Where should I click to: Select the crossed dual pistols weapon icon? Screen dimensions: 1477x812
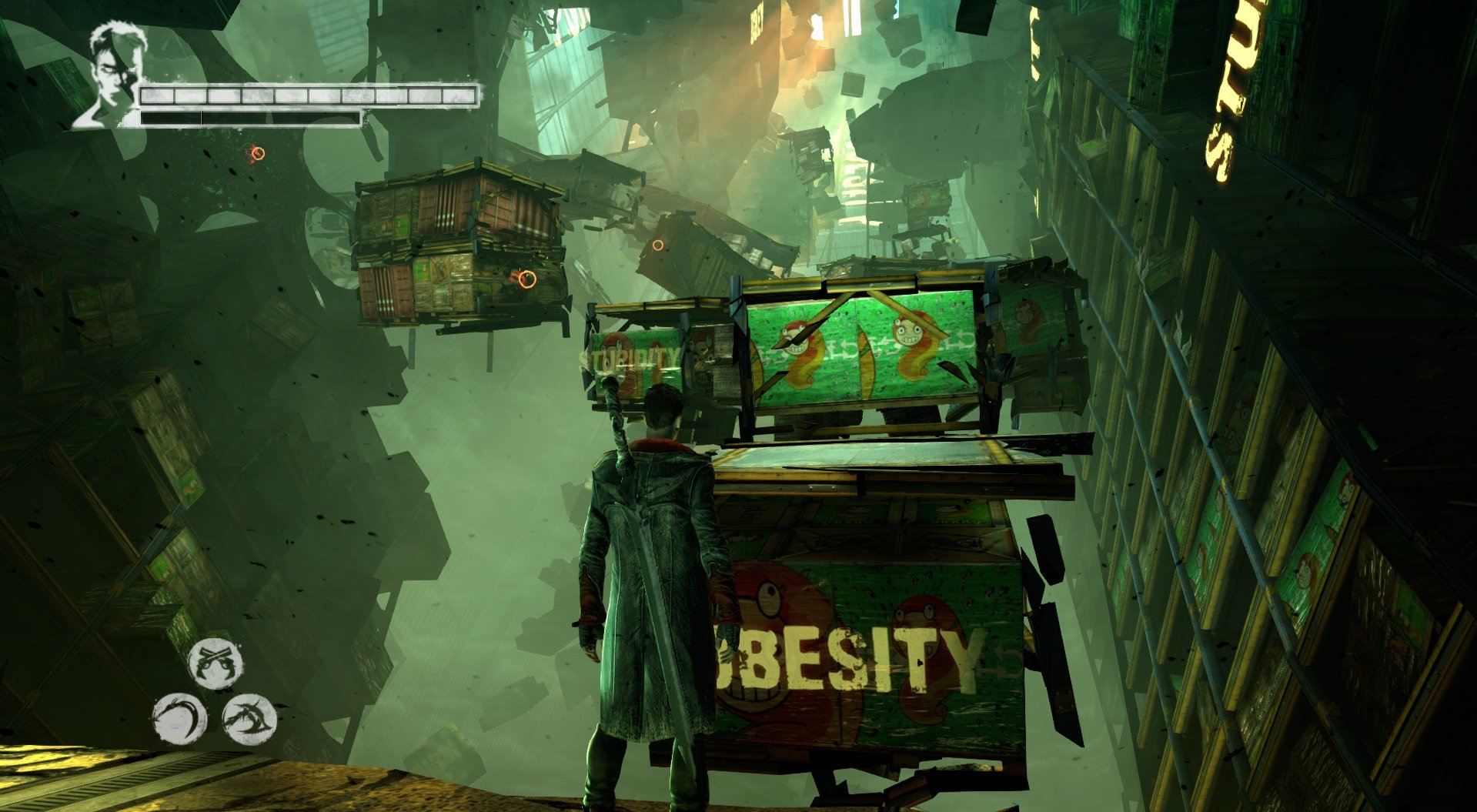[216, 663]
